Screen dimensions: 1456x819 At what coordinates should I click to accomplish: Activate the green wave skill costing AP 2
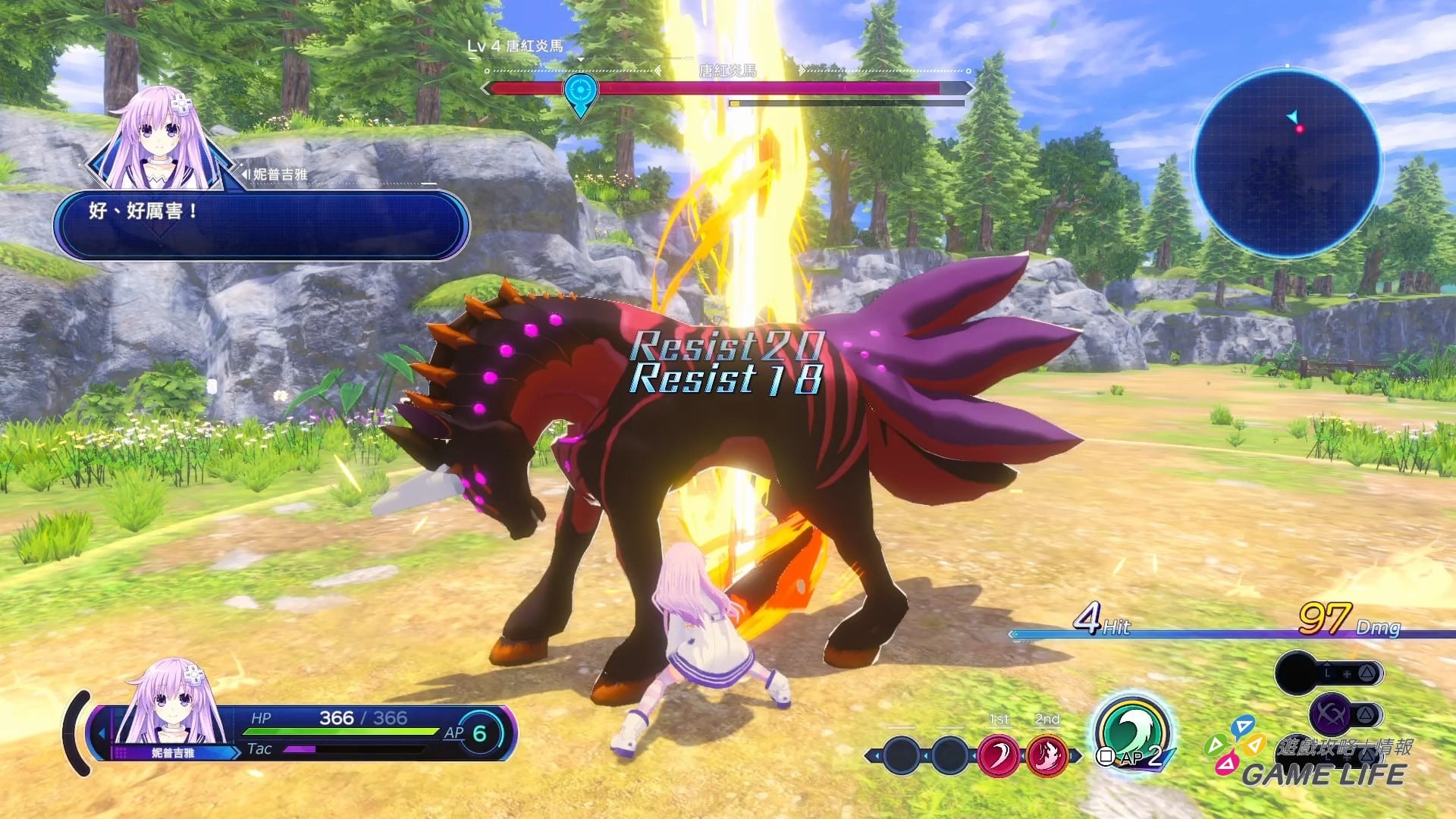point(1132,733)
